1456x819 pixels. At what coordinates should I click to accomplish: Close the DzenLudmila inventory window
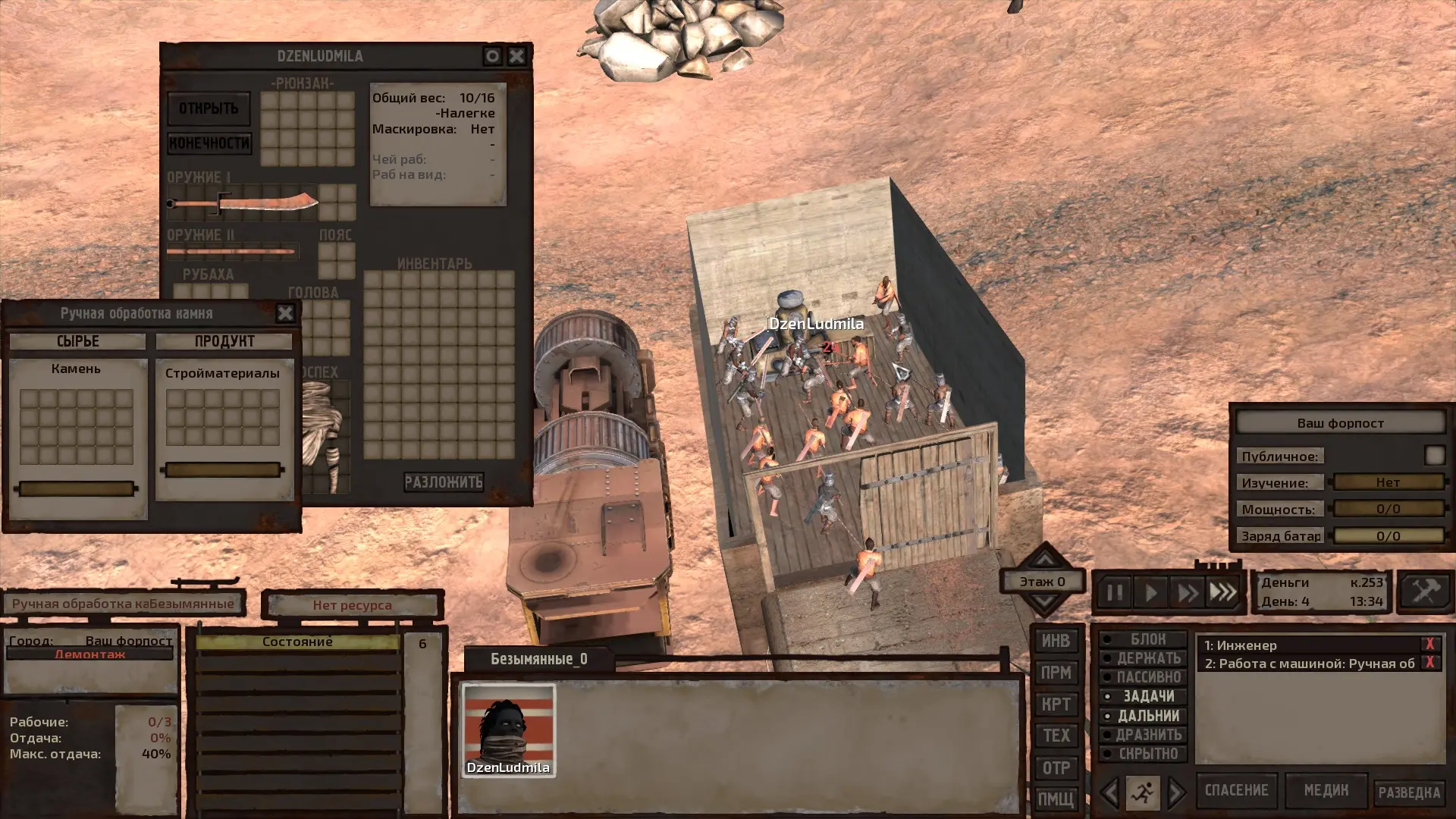point(516,56)
